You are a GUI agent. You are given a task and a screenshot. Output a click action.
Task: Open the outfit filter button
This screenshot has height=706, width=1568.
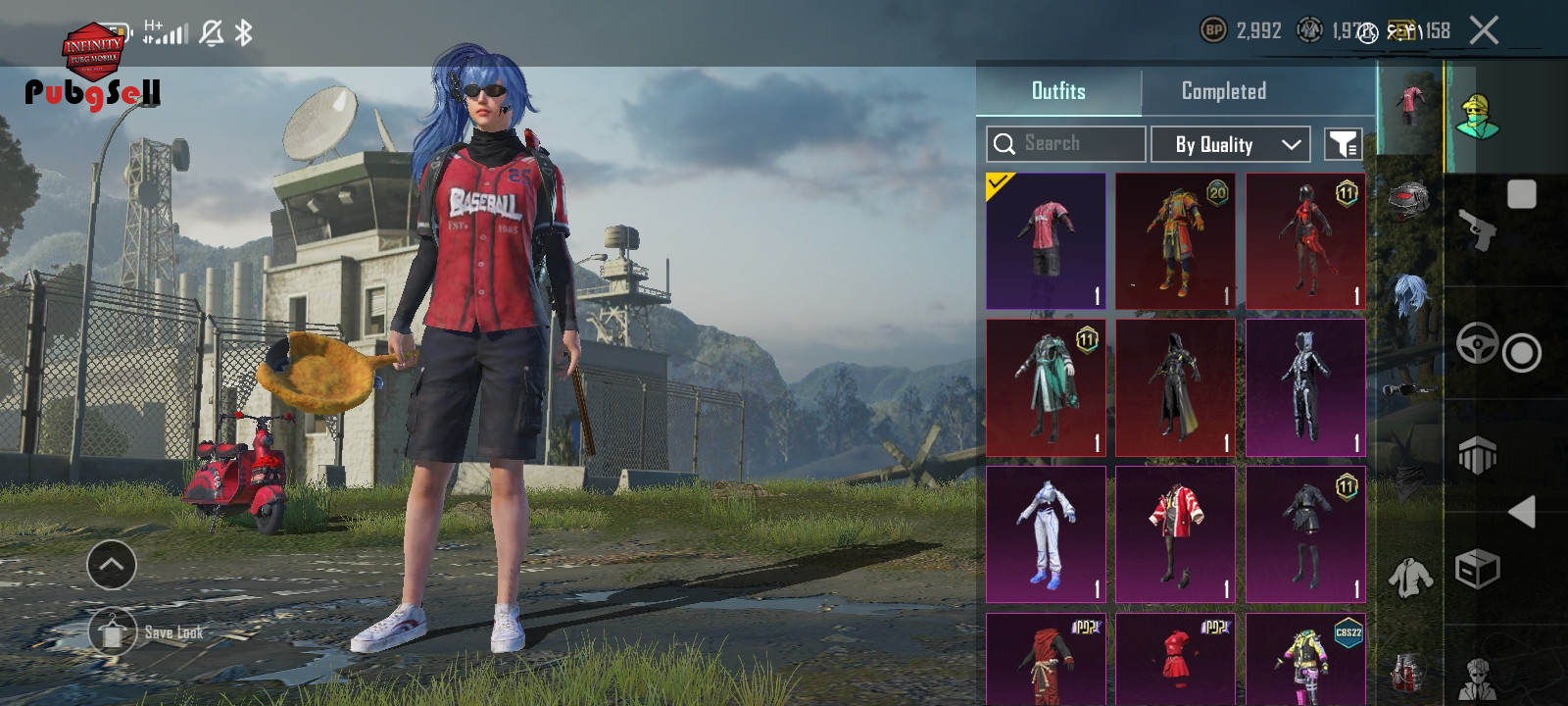(x=1343, y=144)
